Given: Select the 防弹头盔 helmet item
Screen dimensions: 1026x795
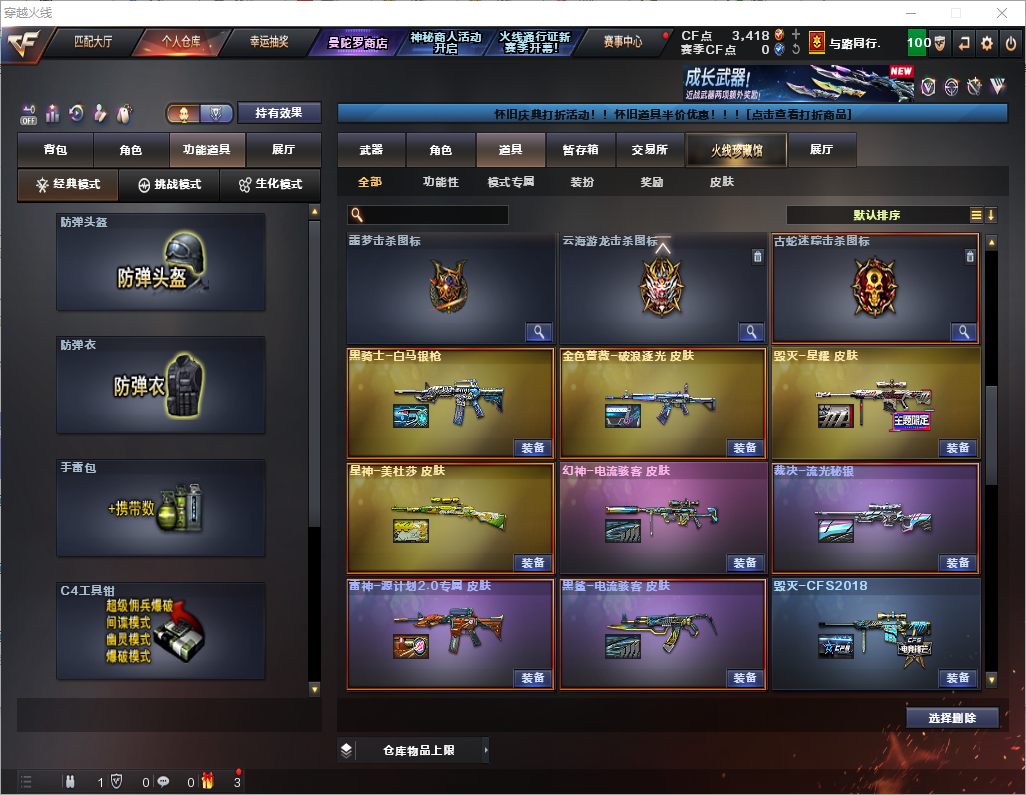Looking at the screenshot, I should click(161, 262).
